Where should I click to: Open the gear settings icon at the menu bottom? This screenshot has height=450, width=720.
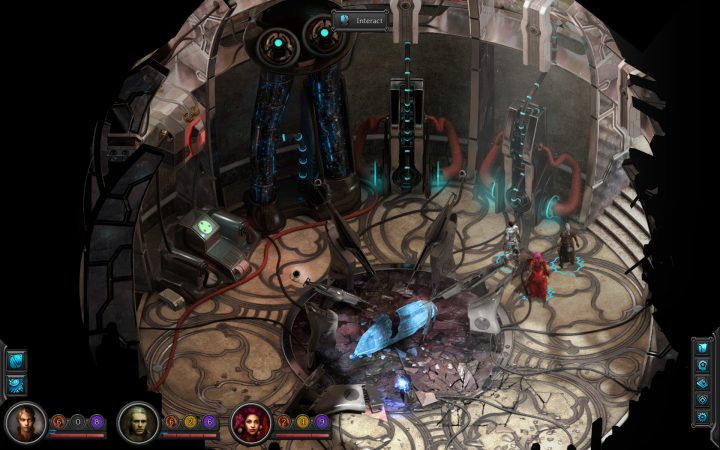click(703, 419)
